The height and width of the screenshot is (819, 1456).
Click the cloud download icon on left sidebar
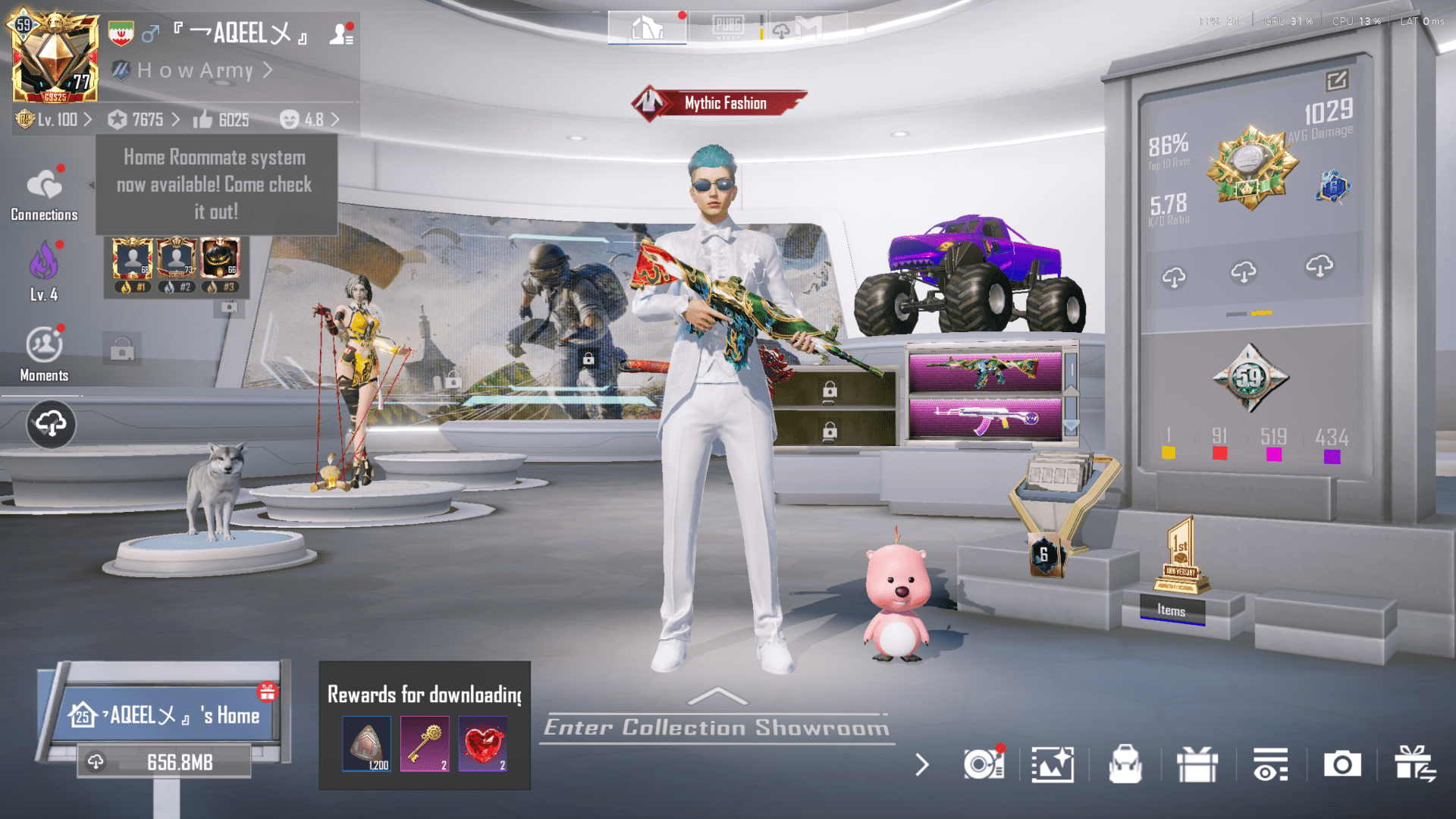click(50, 425)
